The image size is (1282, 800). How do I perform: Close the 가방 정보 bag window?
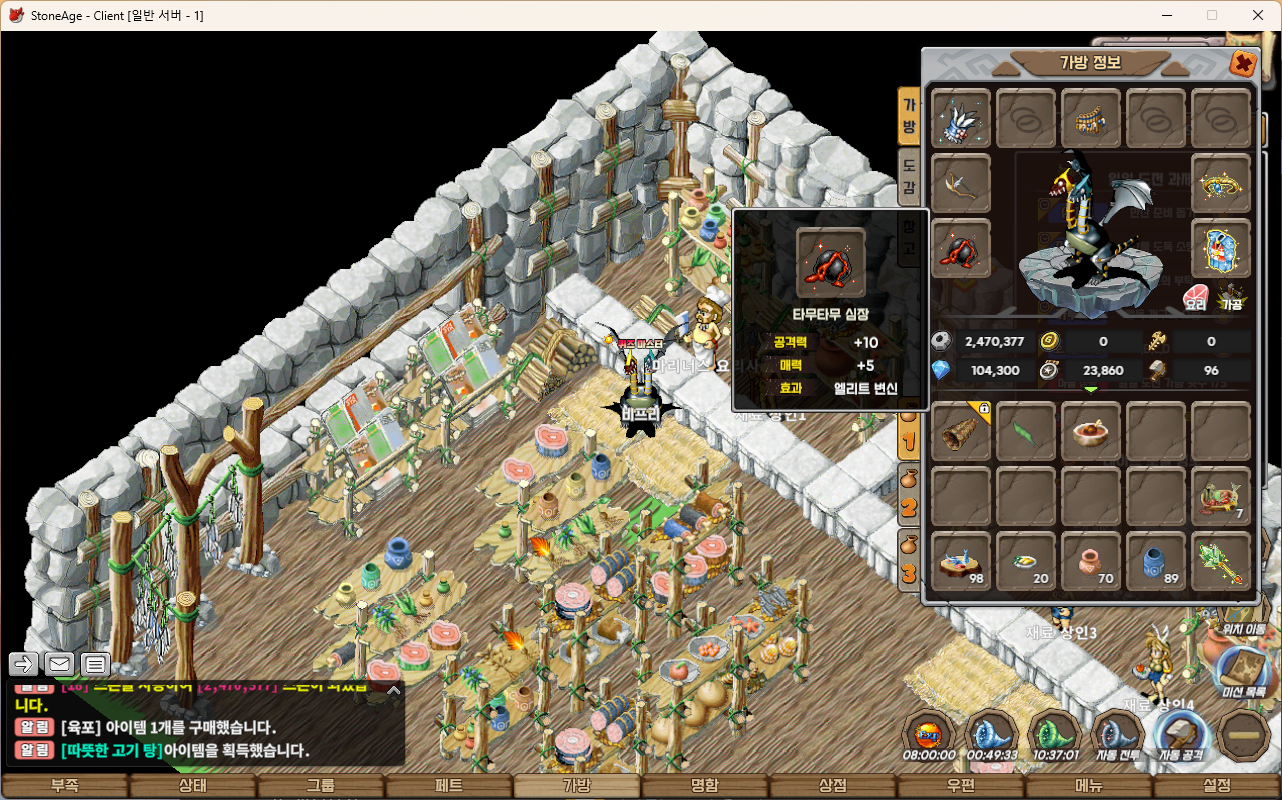1243,64
